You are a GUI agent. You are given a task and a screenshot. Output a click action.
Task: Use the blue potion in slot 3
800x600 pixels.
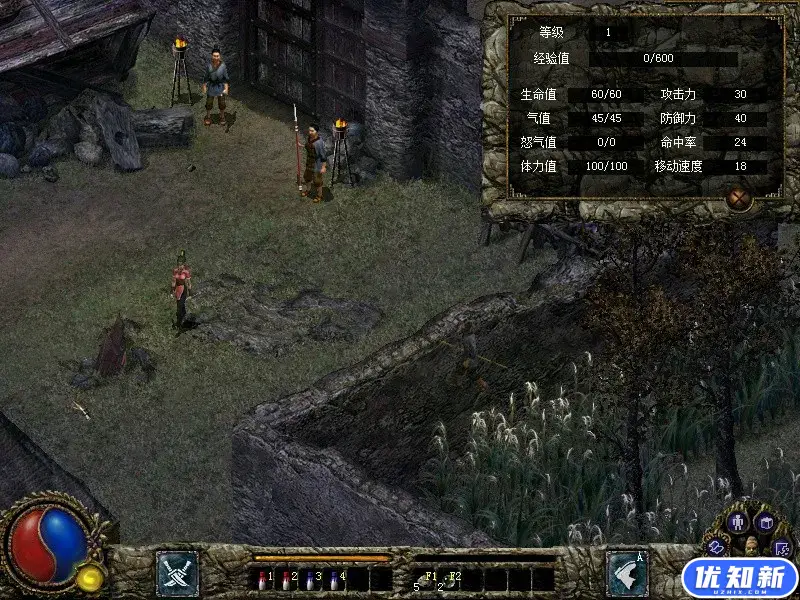[310, 578]
